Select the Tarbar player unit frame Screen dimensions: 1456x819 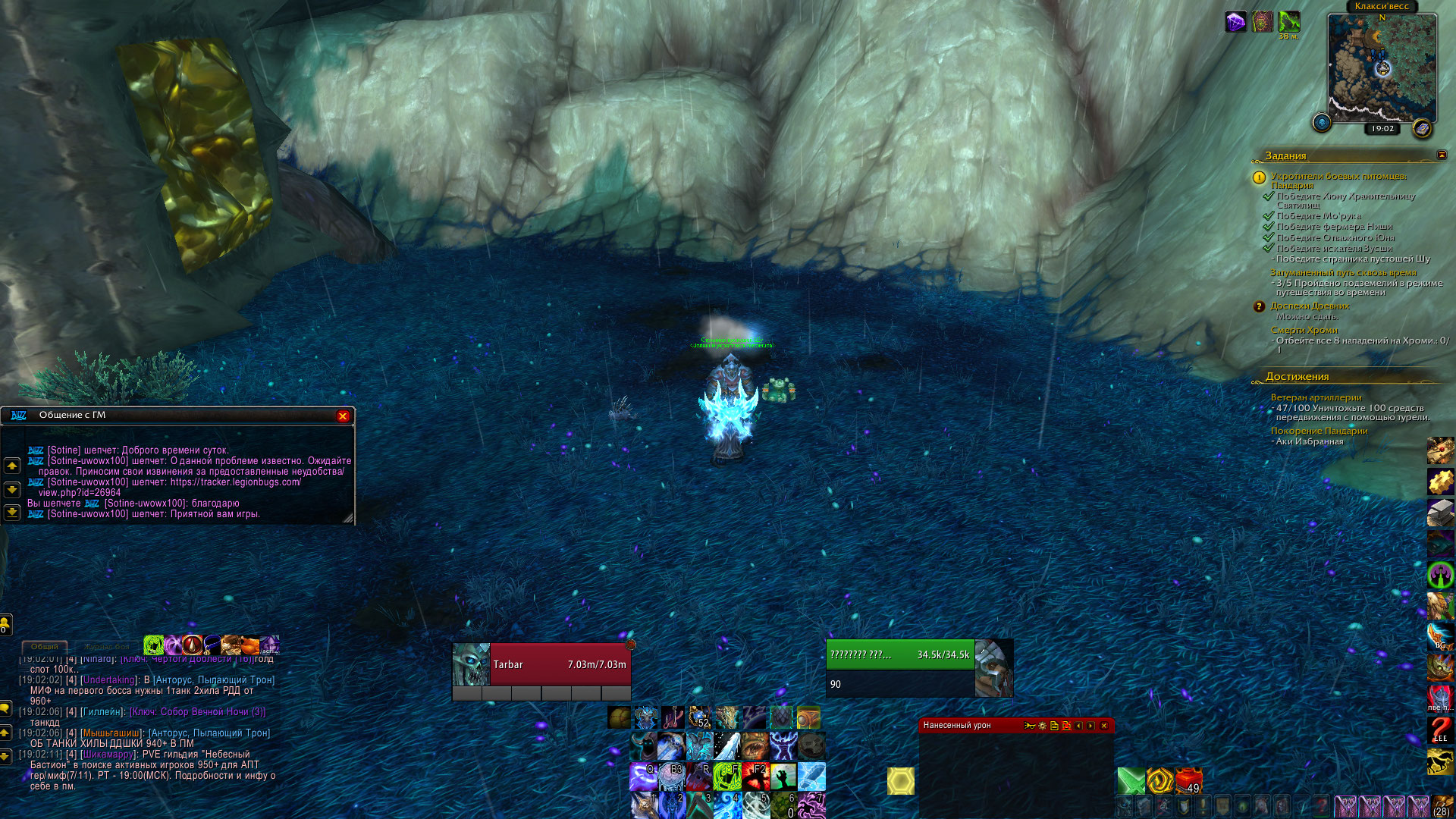tap(541, 664)
